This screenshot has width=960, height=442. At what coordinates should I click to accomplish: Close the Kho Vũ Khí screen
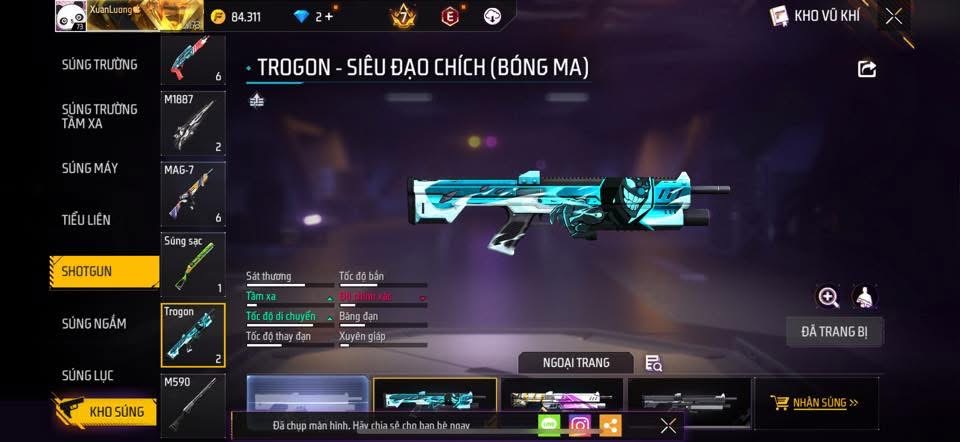(894, 15)
